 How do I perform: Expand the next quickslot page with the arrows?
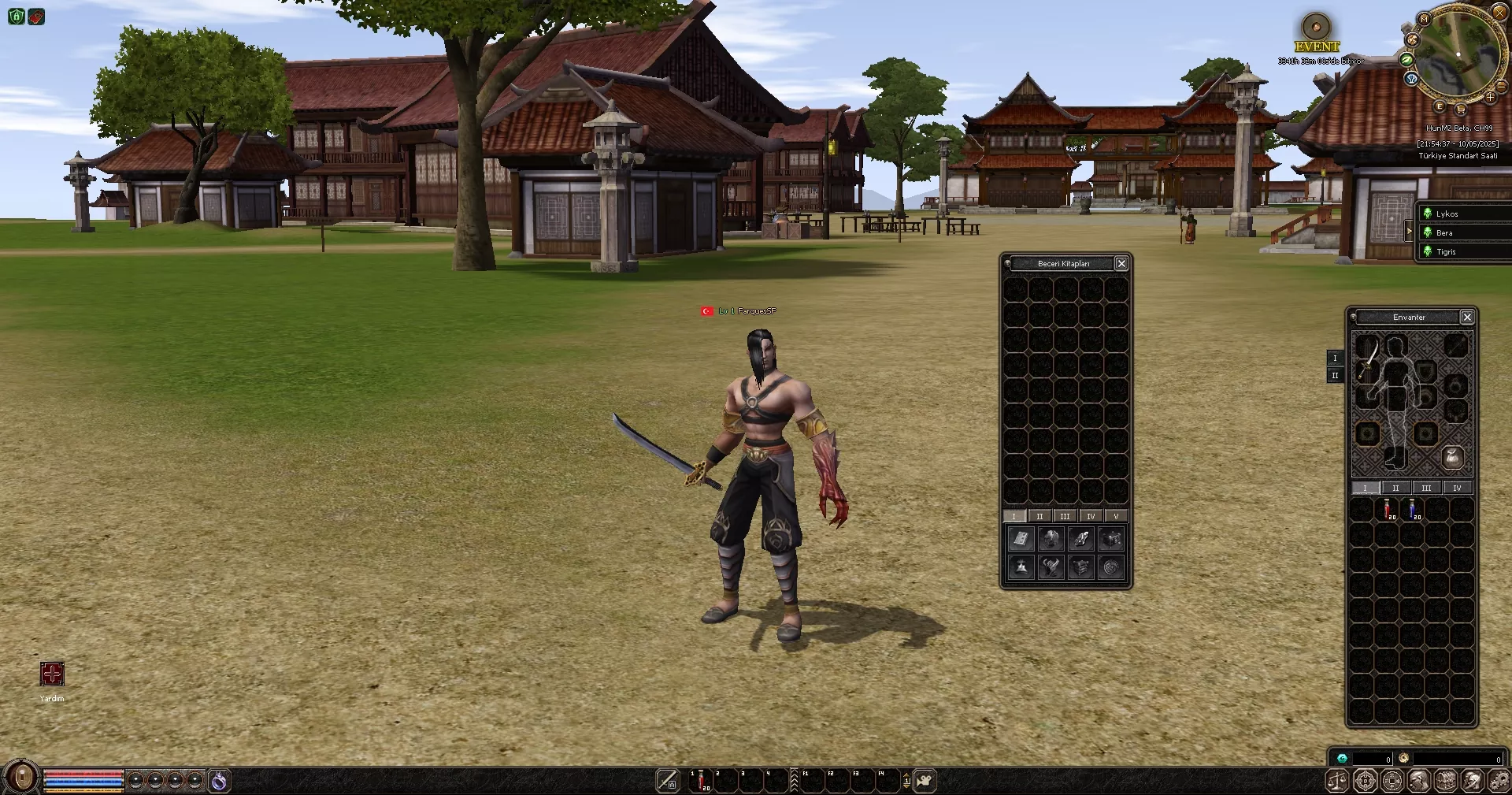point(906,779)
